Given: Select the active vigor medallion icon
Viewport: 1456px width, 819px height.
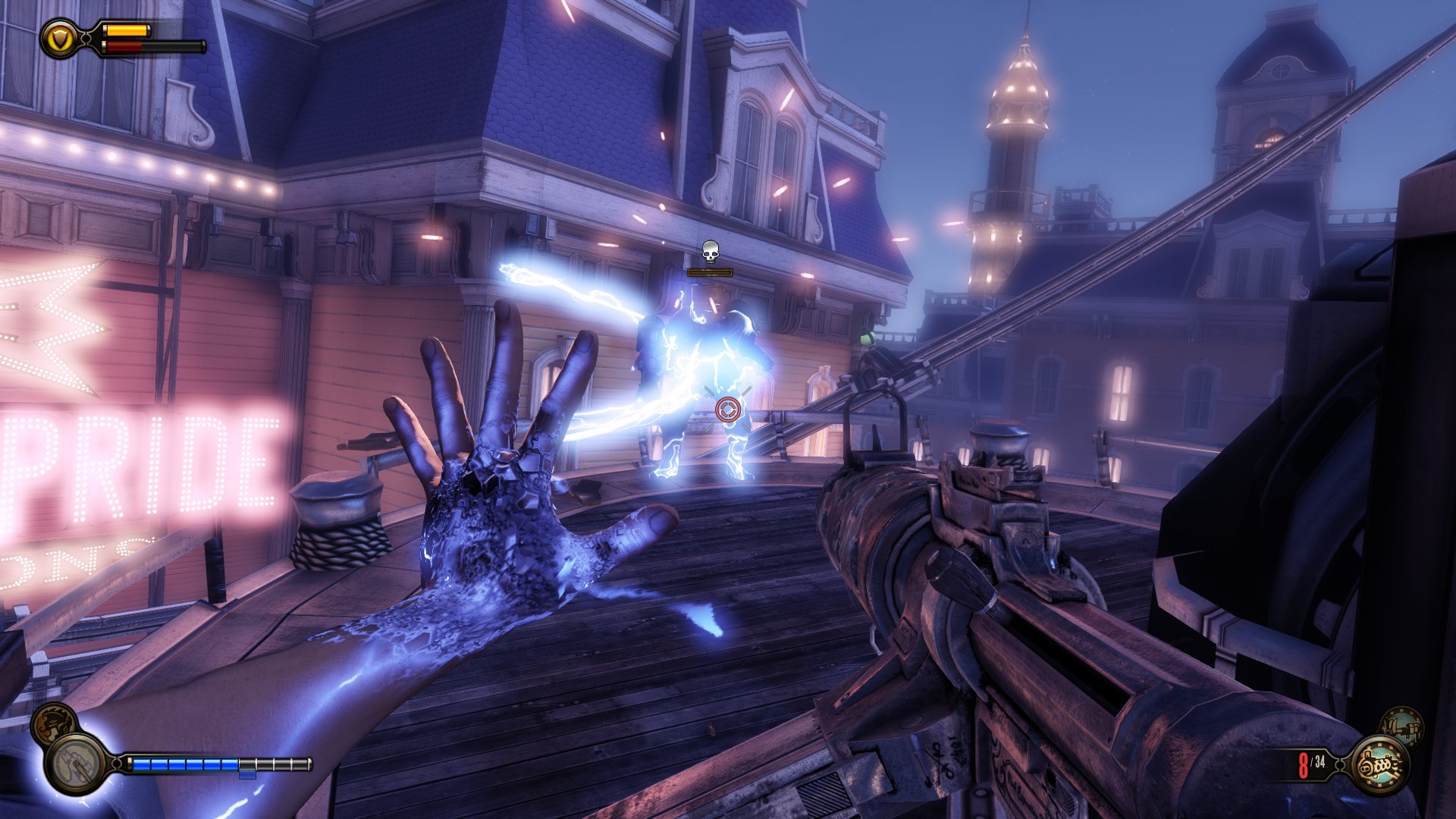Looking at the screenshot, I should pyautogui.click(x=76, y=762).
